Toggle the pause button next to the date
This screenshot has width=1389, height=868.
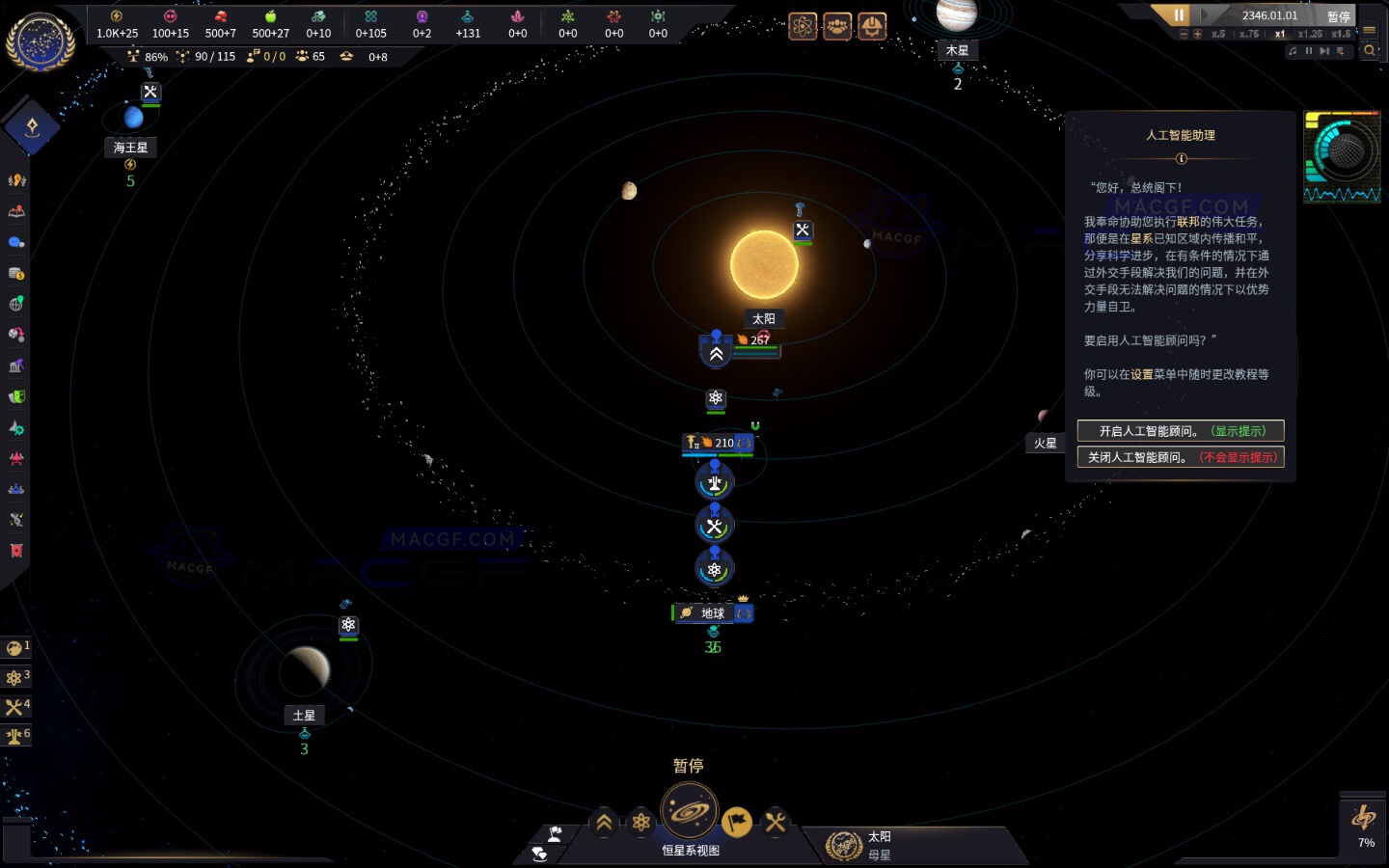tap(1179, 14)
